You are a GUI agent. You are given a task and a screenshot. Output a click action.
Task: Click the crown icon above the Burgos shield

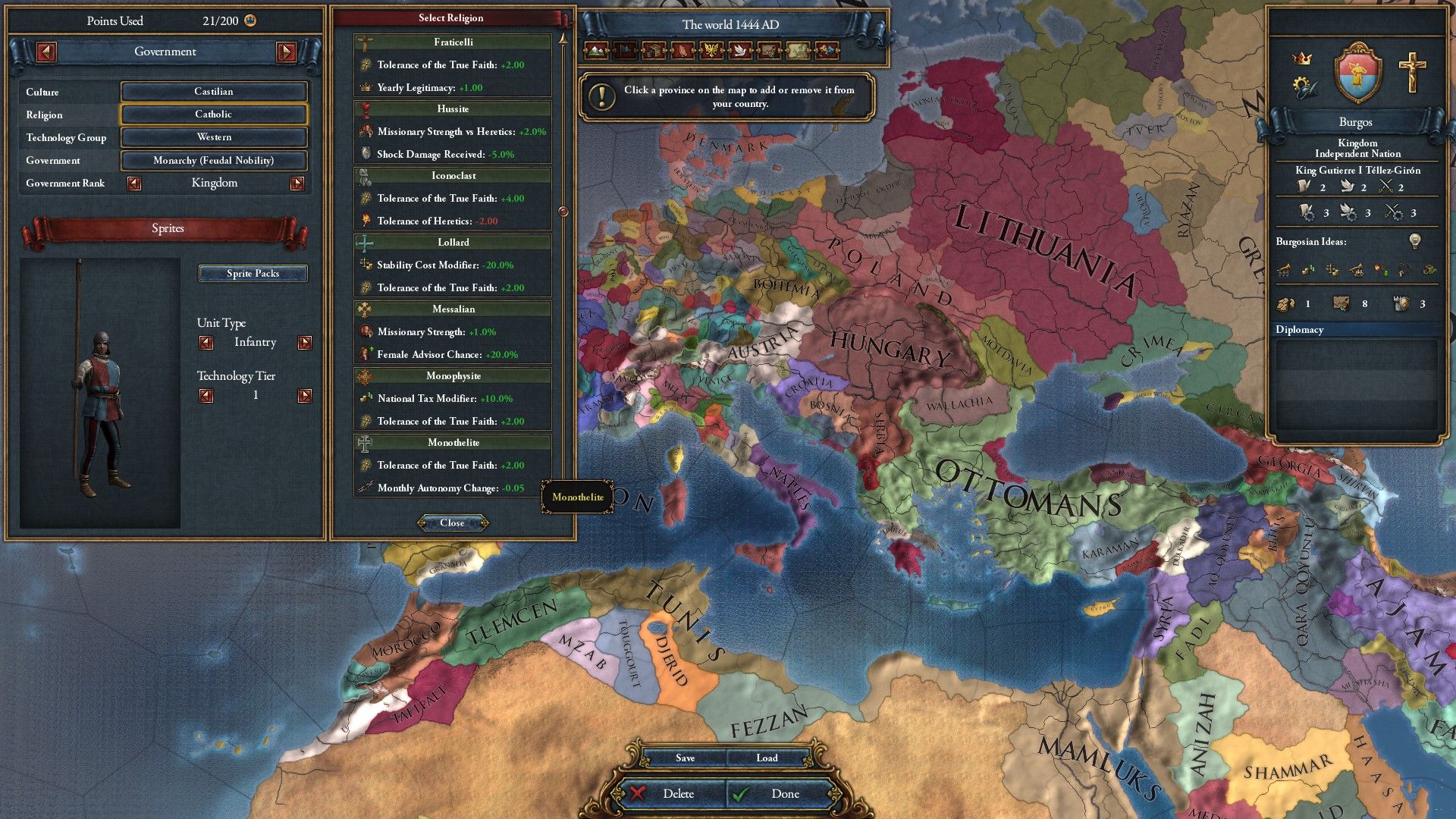(1303, 57)
